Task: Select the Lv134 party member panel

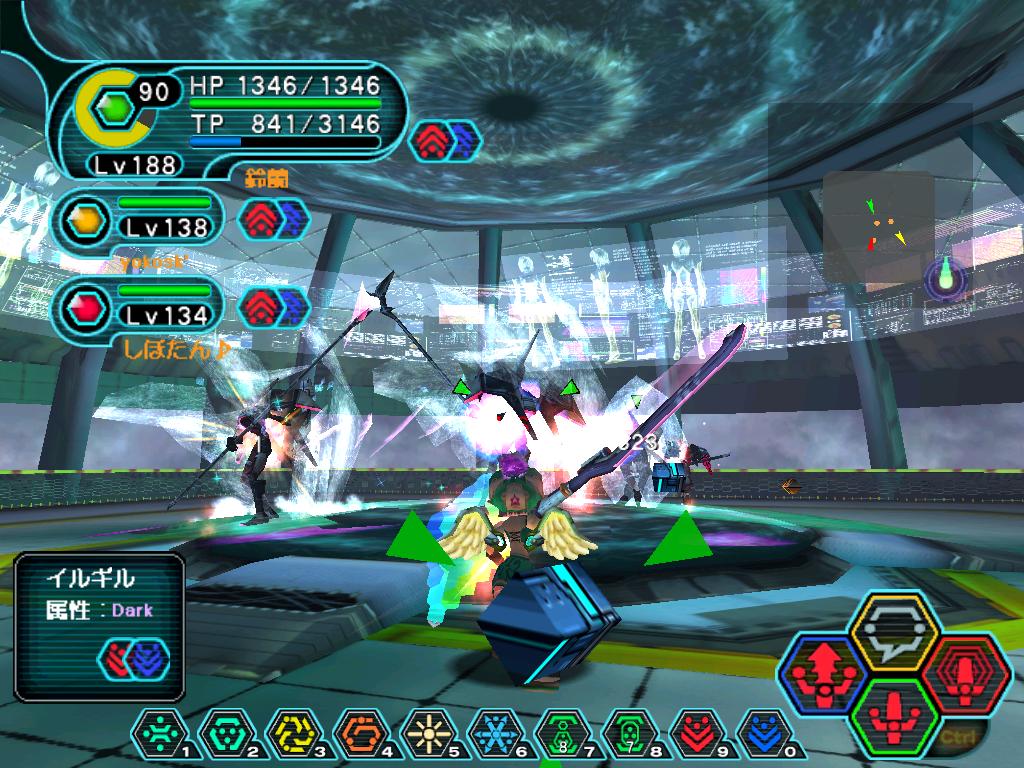Action: coord(140,306)
